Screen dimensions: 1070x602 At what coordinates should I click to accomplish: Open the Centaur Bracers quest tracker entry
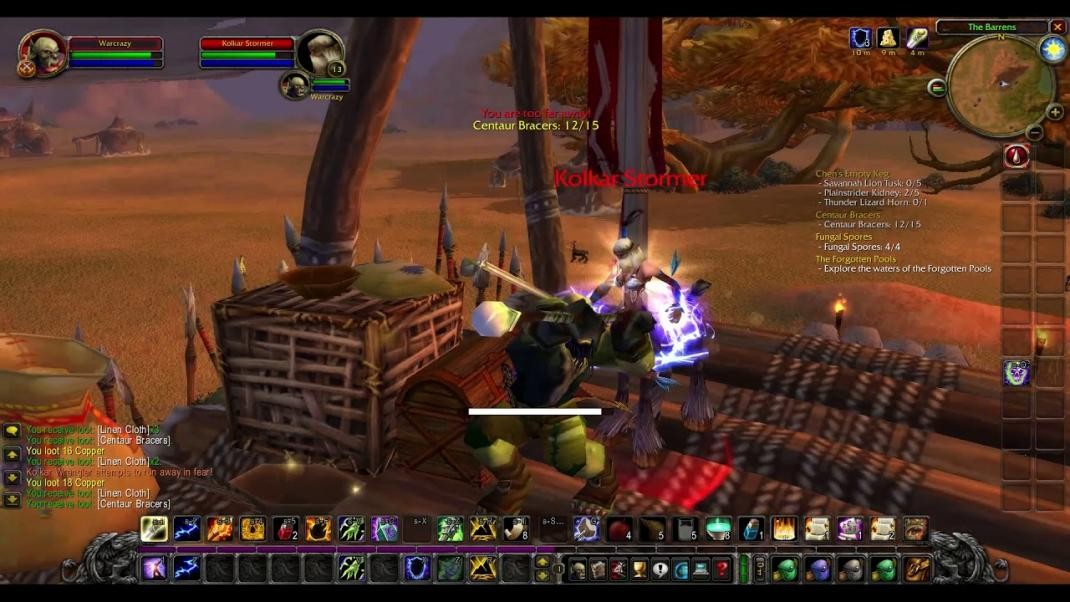[848, 215]
